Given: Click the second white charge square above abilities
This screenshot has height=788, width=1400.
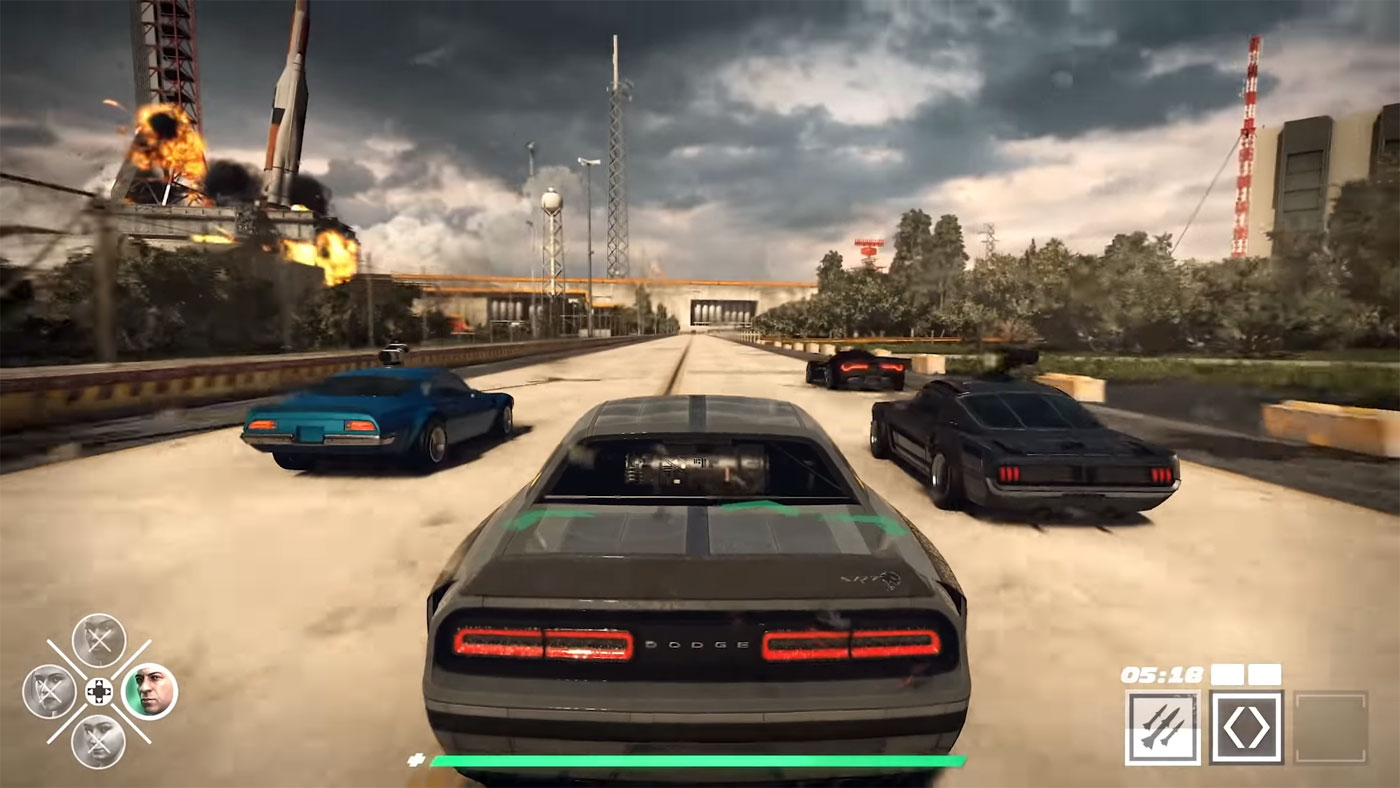Looking at the screenshot, I should point(1264,674).
